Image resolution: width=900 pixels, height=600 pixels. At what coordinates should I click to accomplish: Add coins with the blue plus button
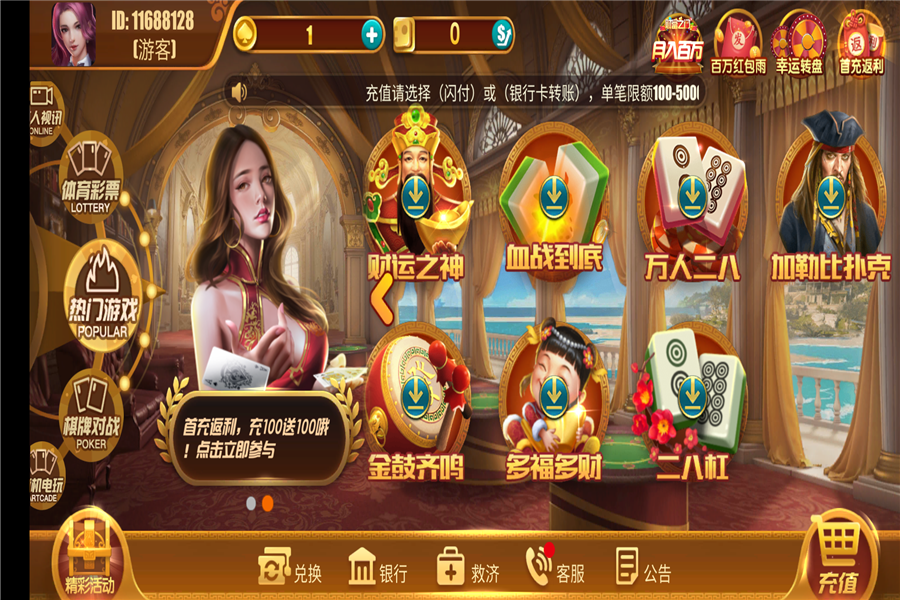coord(372,35)
